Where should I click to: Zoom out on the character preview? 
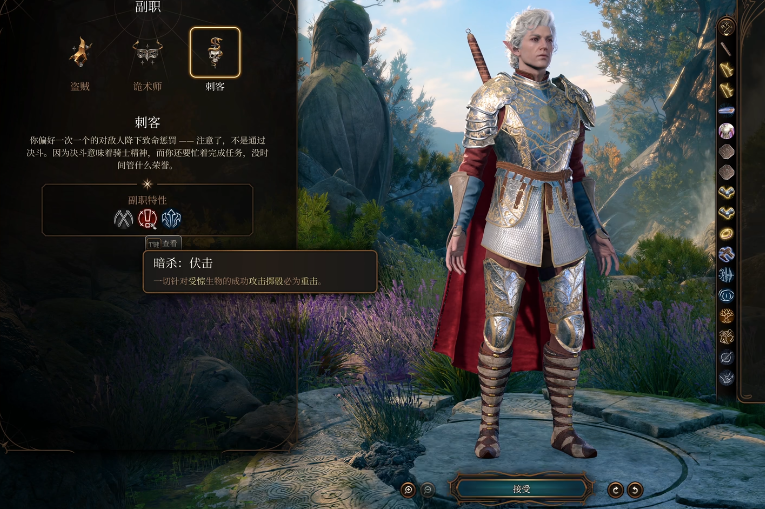coord(427,489)
